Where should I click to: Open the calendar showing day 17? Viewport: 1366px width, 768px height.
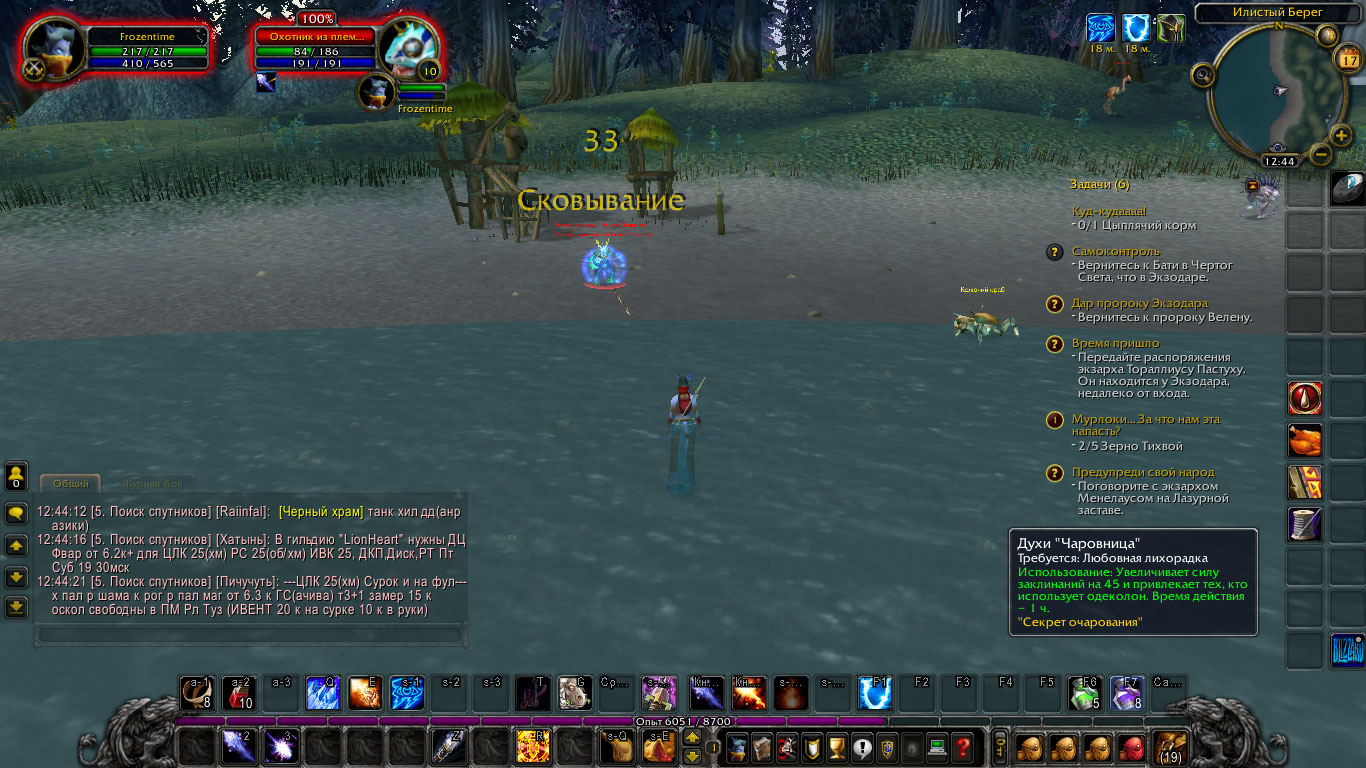click(1349, 60)
